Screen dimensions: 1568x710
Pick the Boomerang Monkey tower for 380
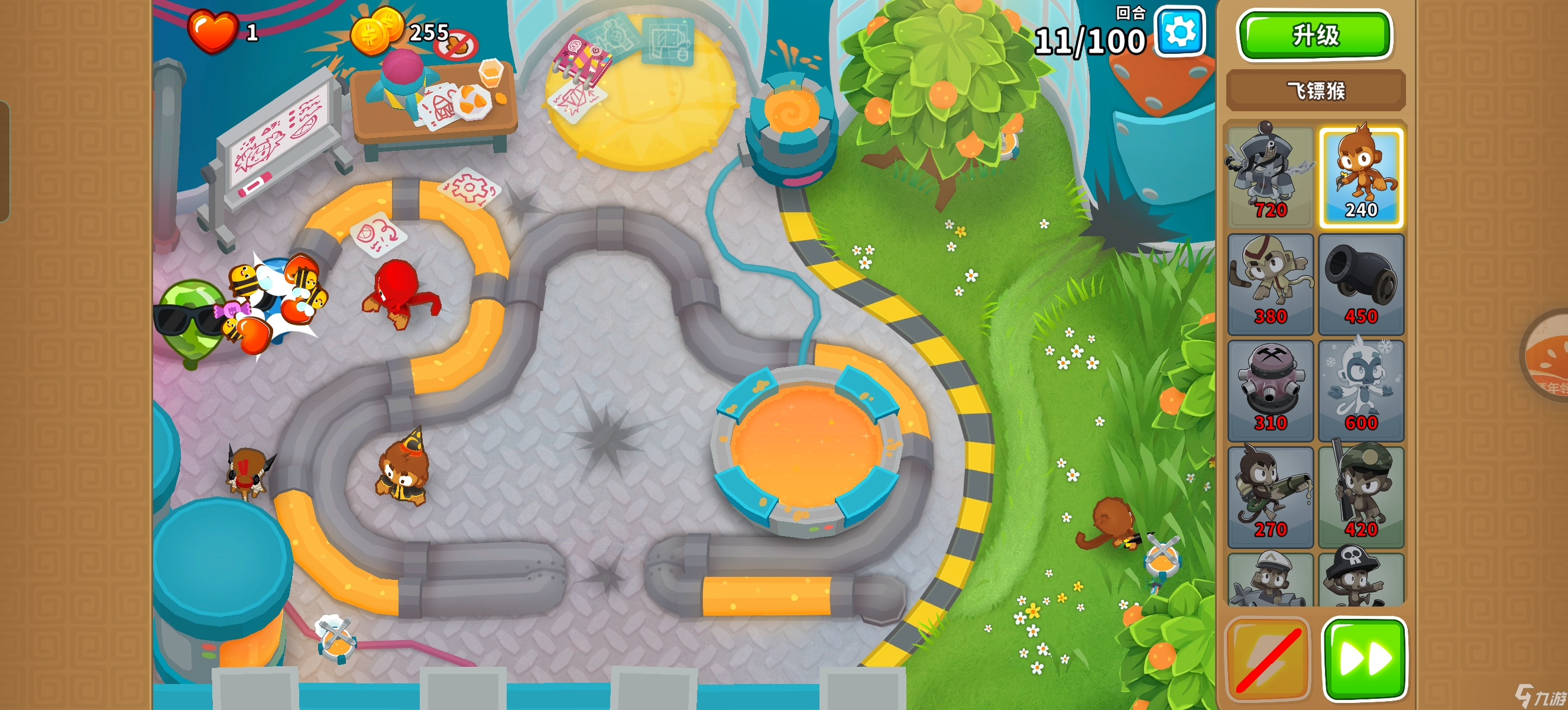[x=1270, y=284]
